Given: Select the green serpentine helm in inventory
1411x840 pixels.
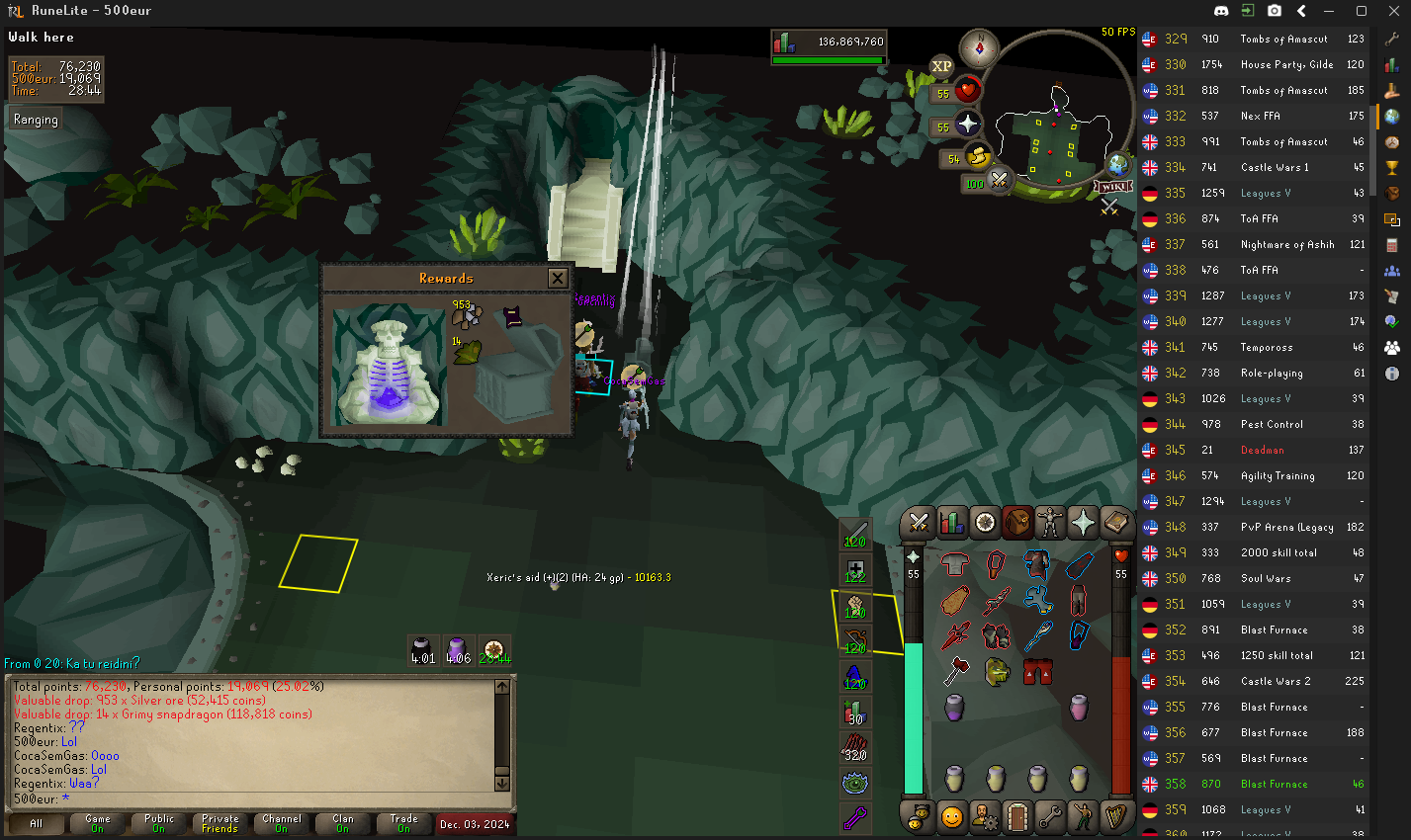Looking at the screenshot, I should [996, 672].
